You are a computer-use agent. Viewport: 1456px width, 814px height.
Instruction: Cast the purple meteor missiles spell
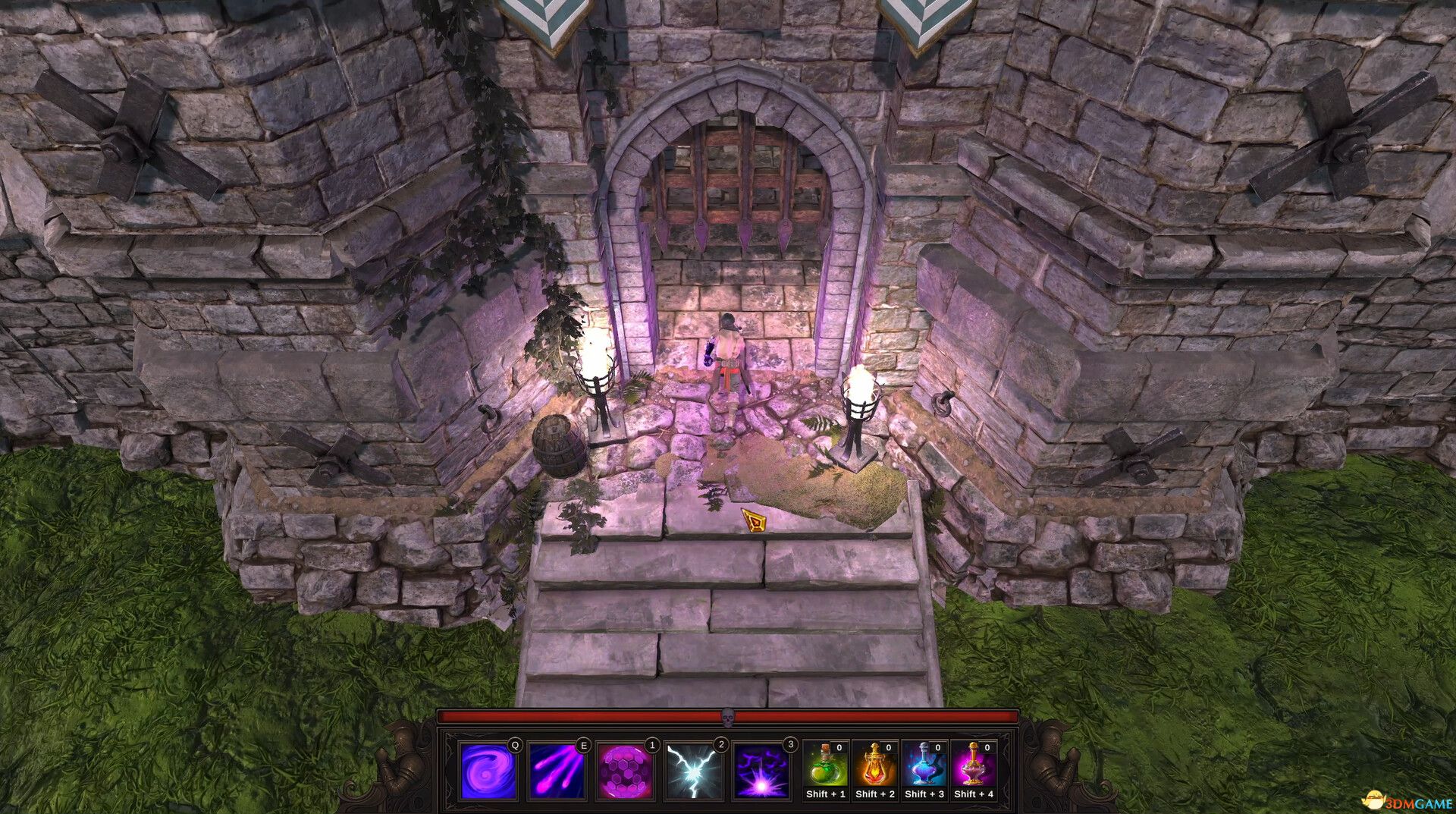point(557,771)
